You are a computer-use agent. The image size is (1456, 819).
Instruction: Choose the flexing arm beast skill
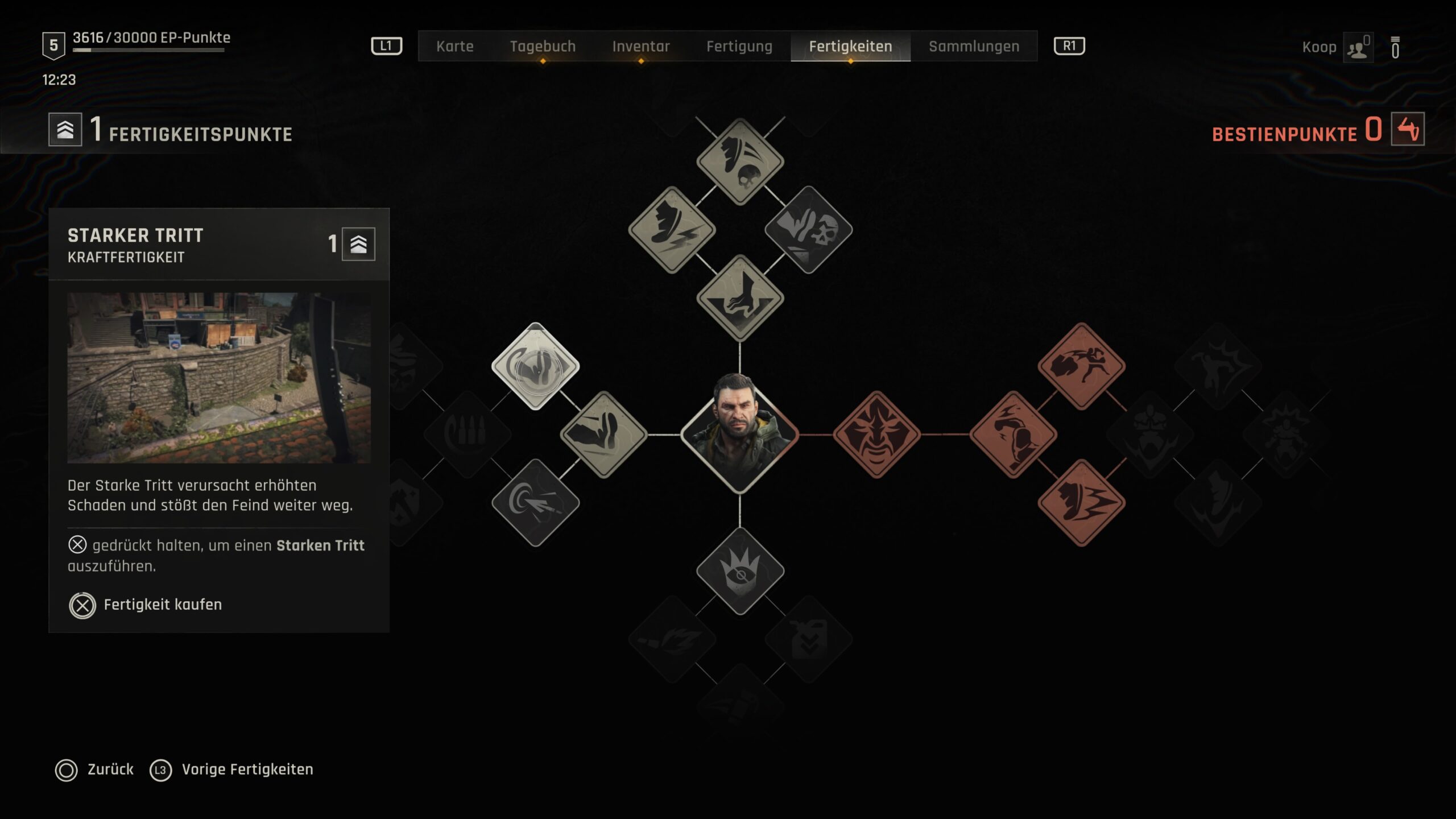[x=1013, y=435]
